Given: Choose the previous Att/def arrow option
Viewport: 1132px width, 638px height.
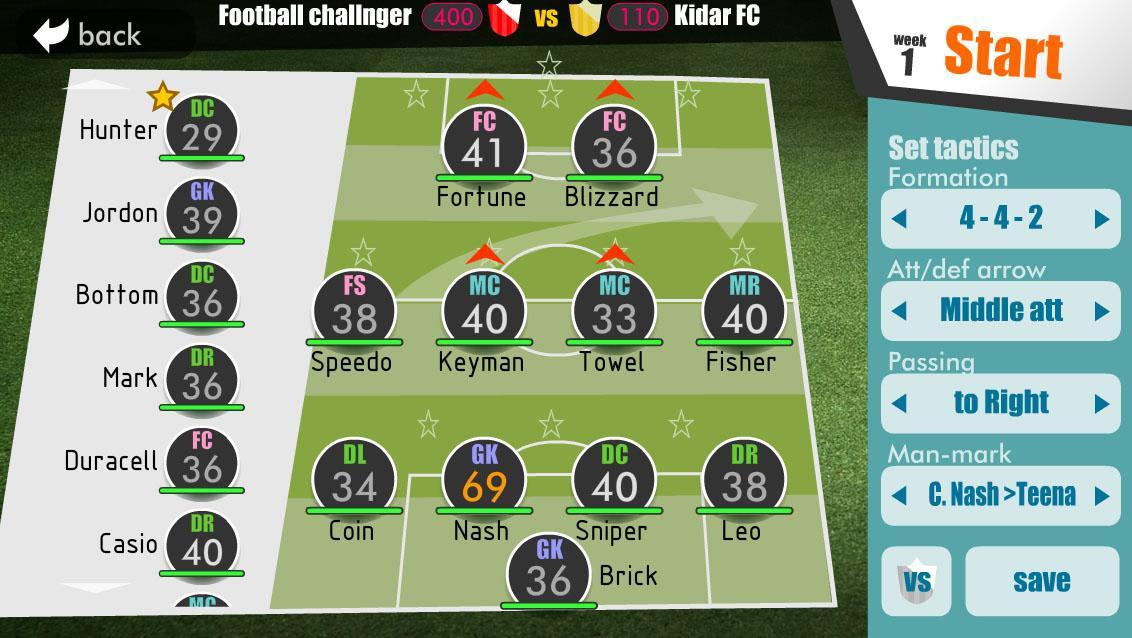Looking at the screenshot, I should click(x=899, y=311).
